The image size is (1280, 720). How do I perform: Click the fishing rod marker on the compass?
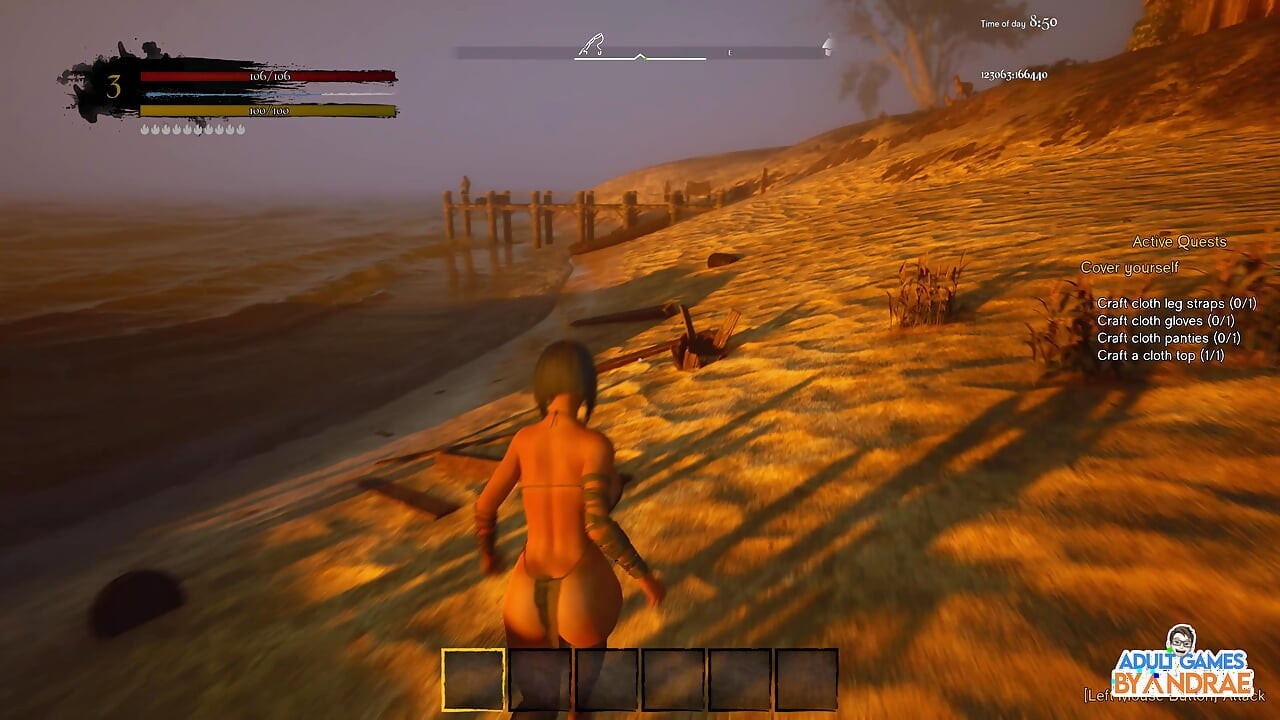592,45
